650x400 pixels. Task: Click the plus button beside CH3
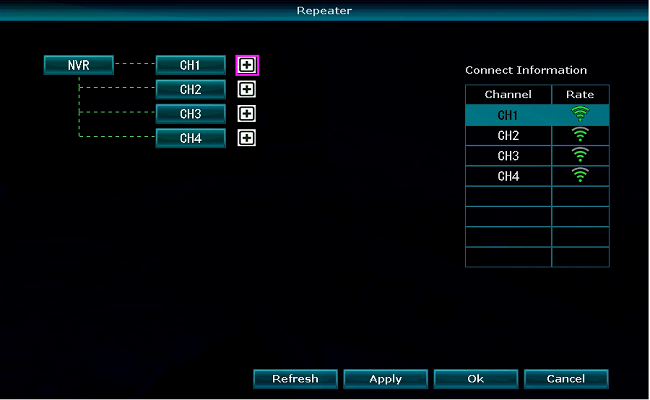pyautogui.click(x=247, y=114)
